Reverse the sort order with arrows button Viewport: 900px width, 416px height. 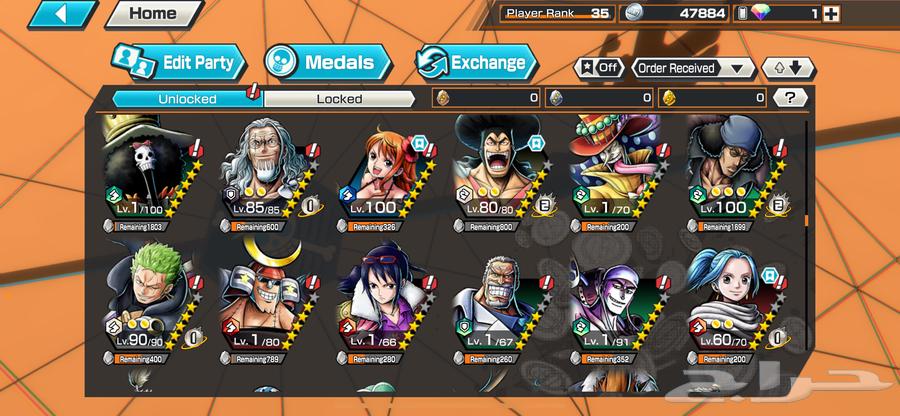[x=788, y=68]
